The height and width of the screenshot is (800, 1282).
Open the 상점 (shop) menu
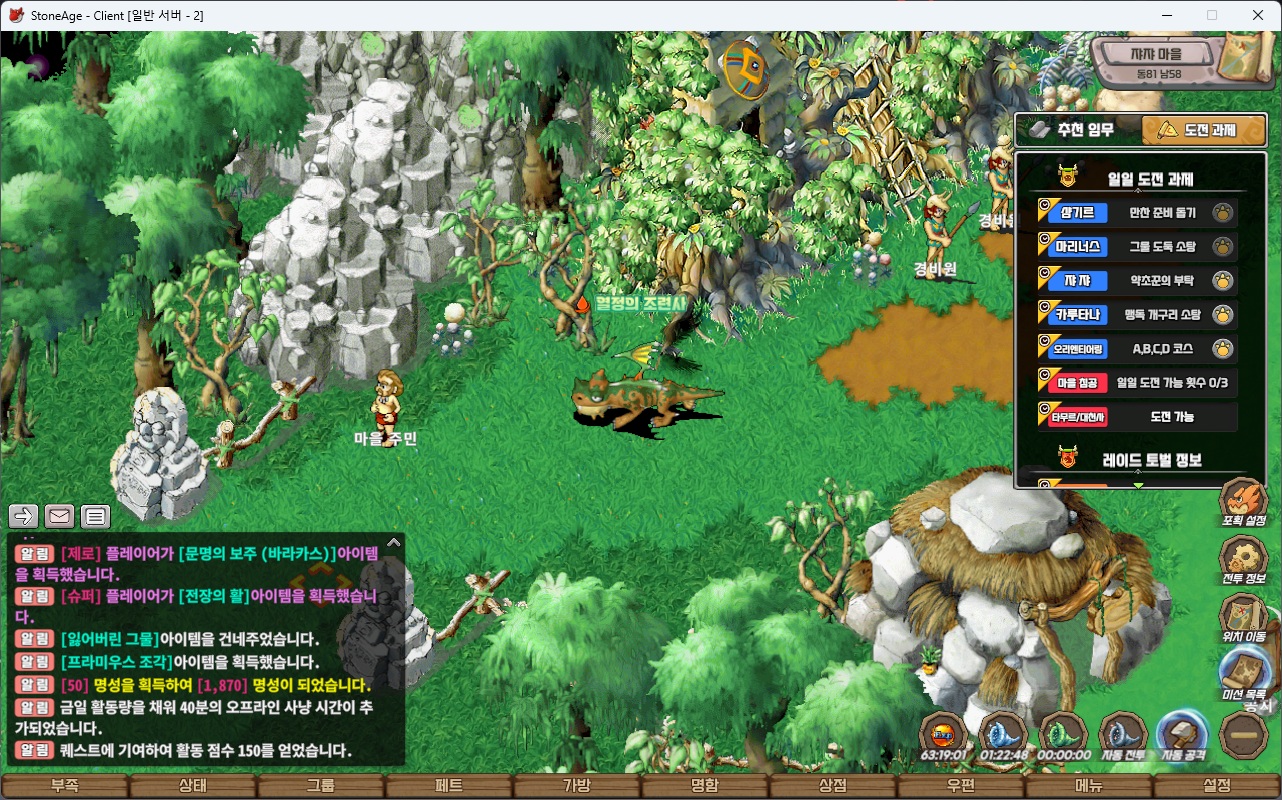833,786
